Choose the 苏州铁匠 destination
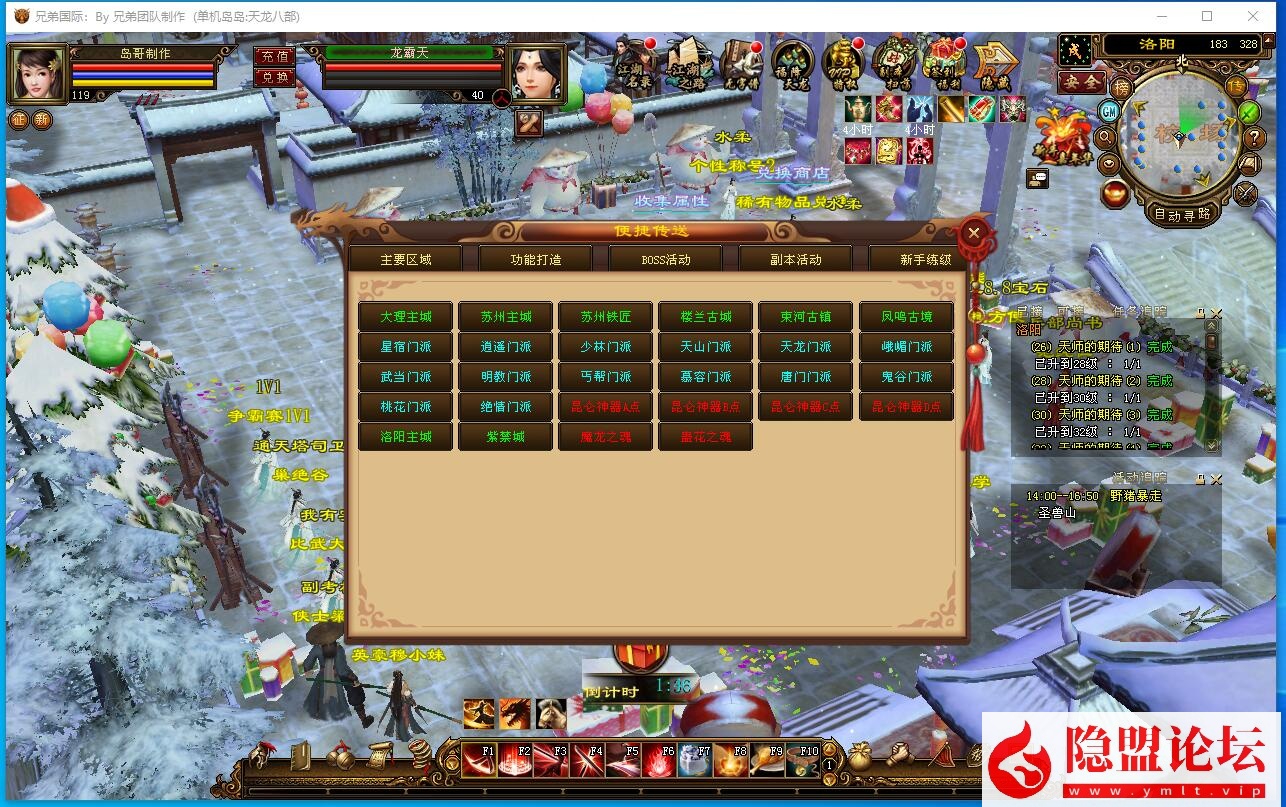Viewport: 1286px width, 807px height. pyautogui.click(x=606, y=317)
